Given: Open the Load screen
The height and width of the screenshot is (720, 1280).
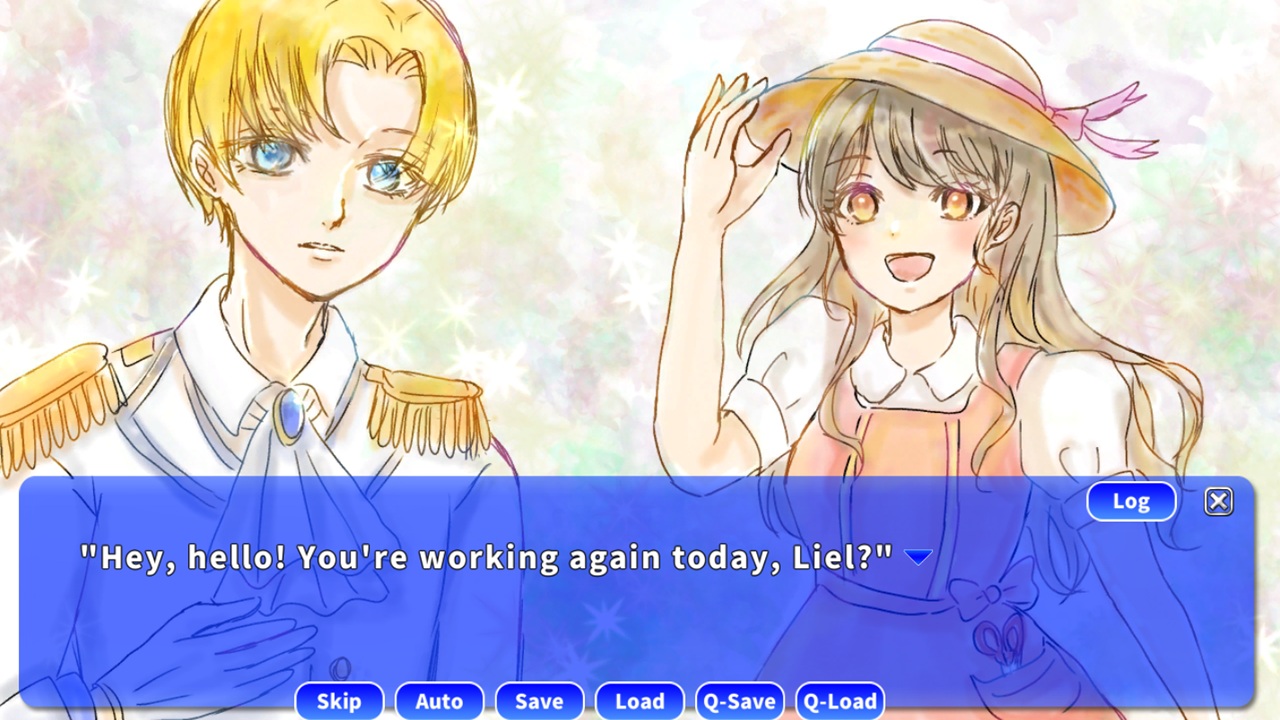Looking at the screenshot, I should point(639,701).
